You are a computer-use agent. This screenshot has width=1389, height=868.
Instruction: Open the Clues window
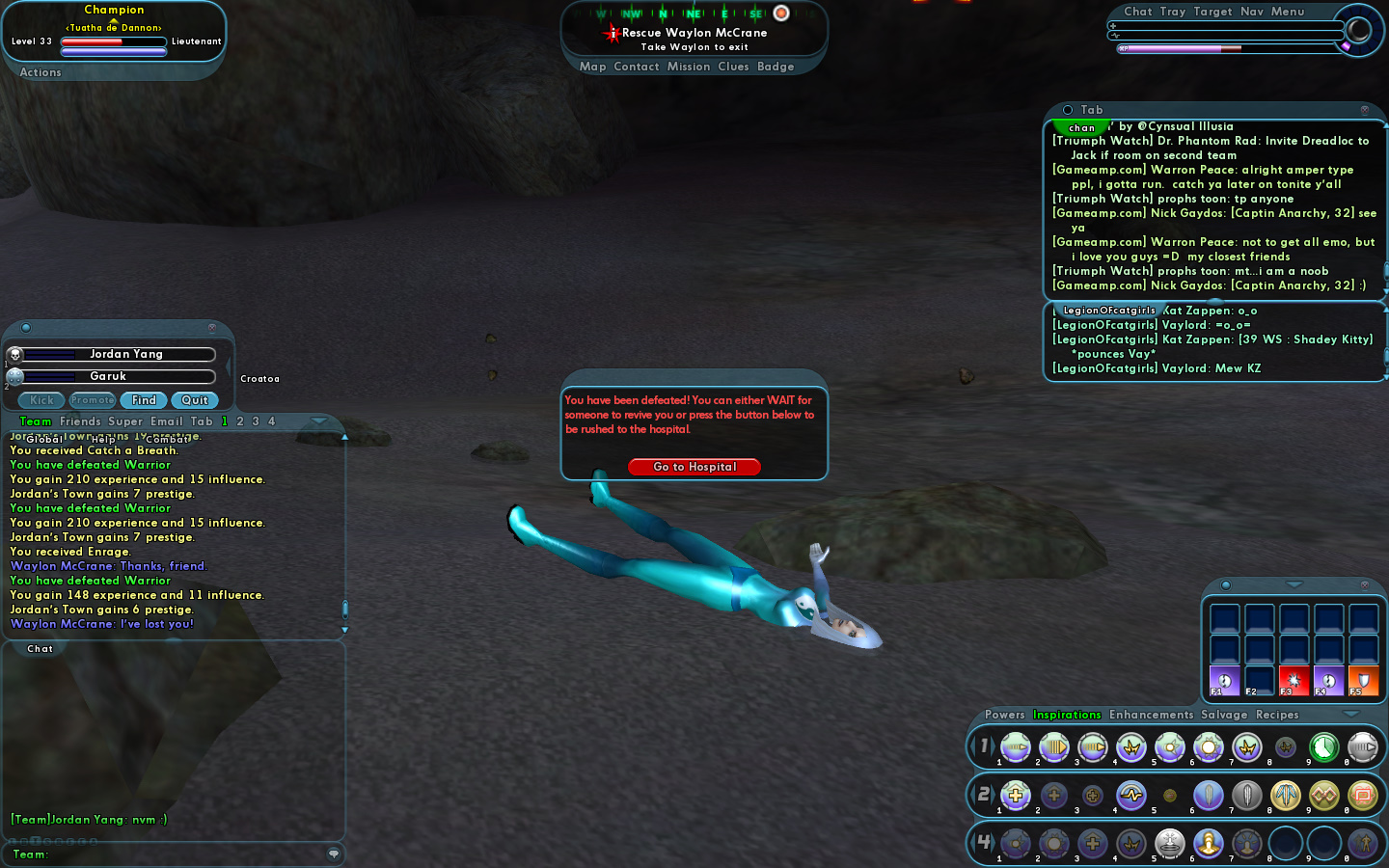pos(733,67)
